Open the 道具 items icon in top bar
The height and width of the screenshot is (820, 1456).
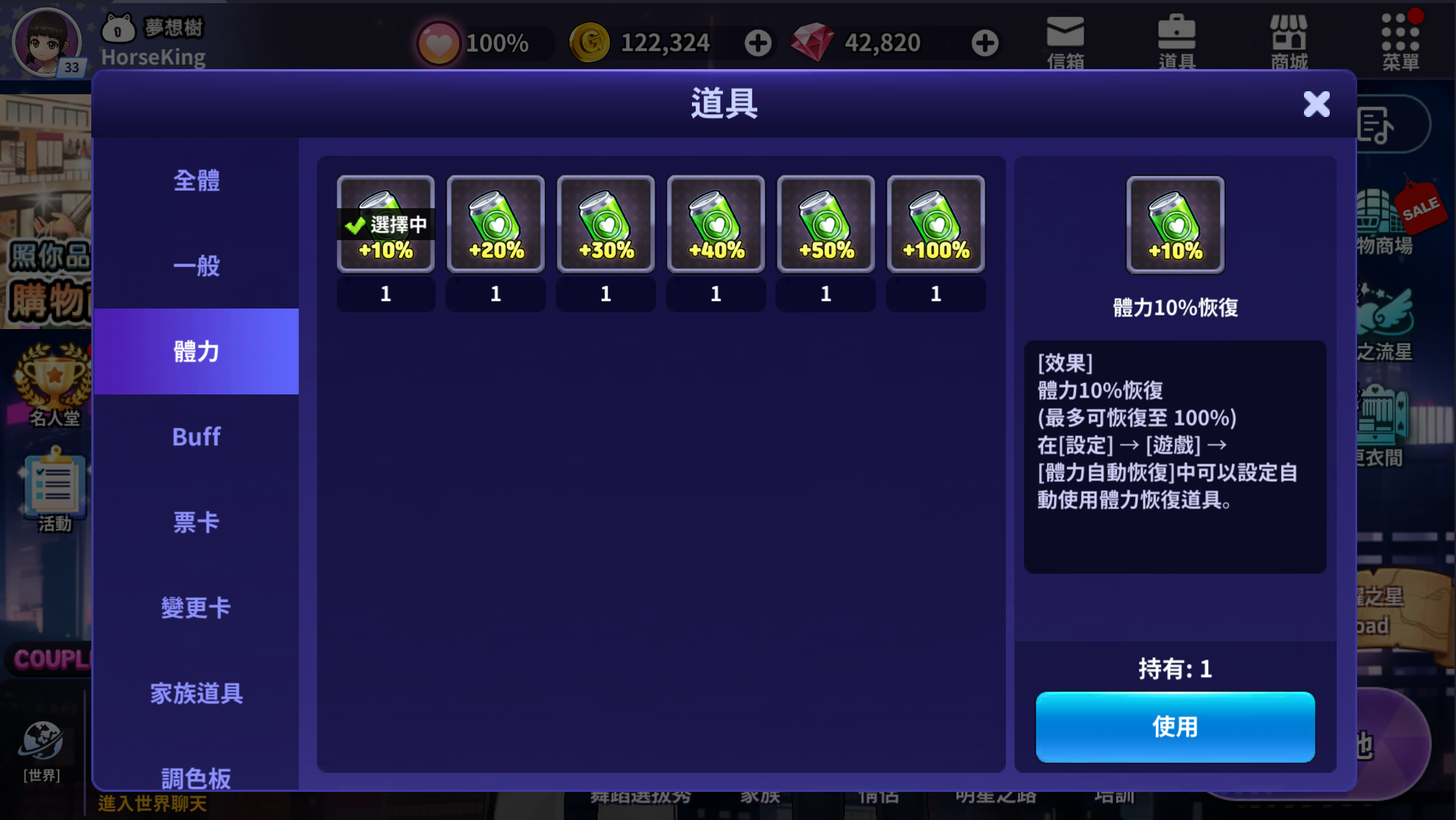pos(1177,42)
